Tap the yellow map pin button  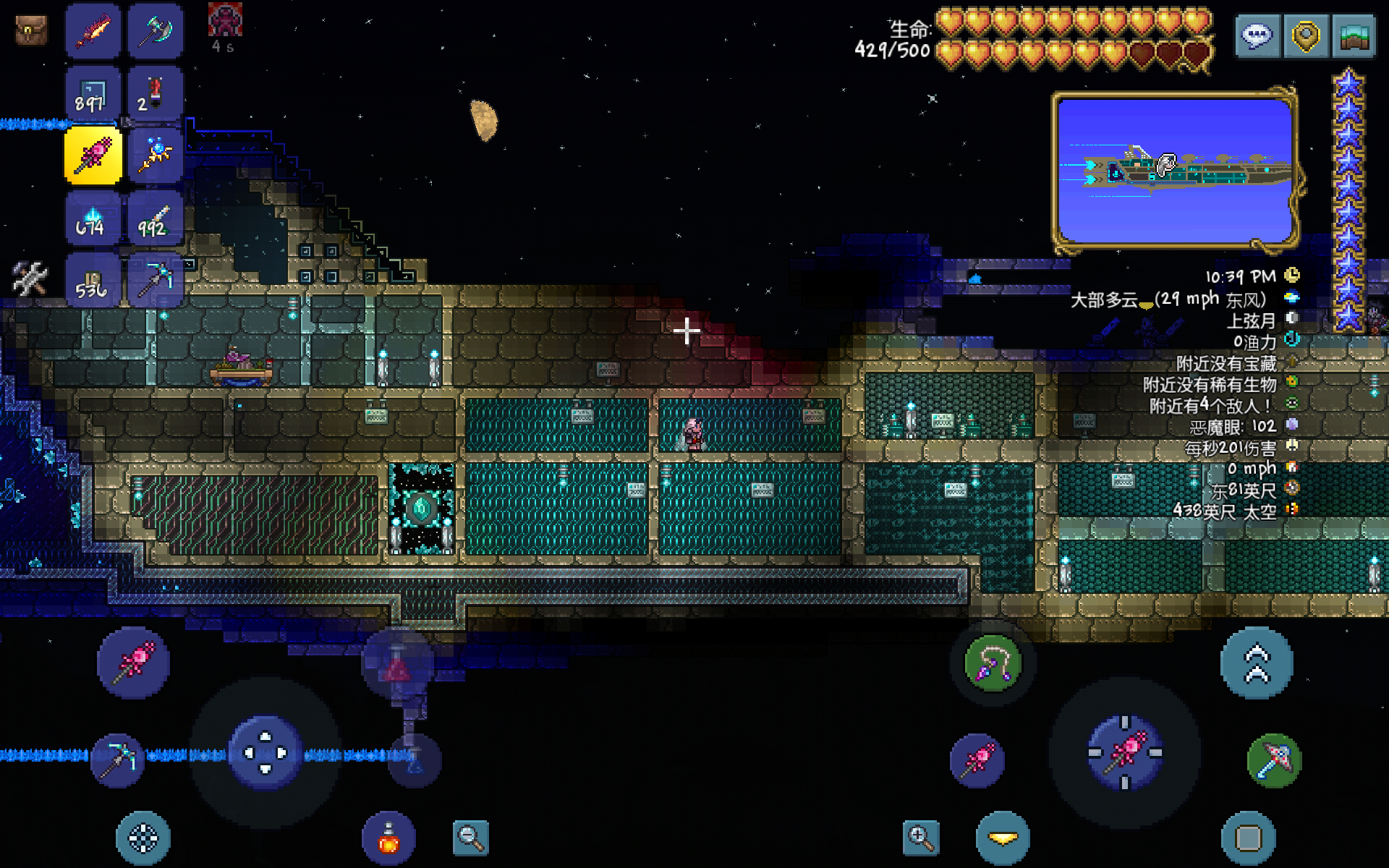(1306, 35)
